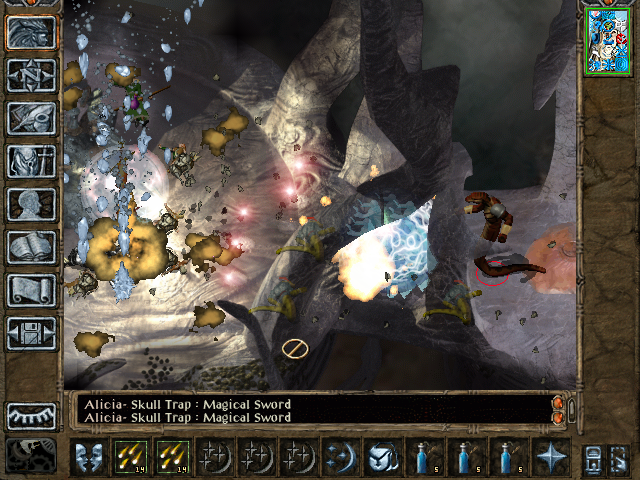
Task: Open the priest spell scroll
Action: pos(31,290)
